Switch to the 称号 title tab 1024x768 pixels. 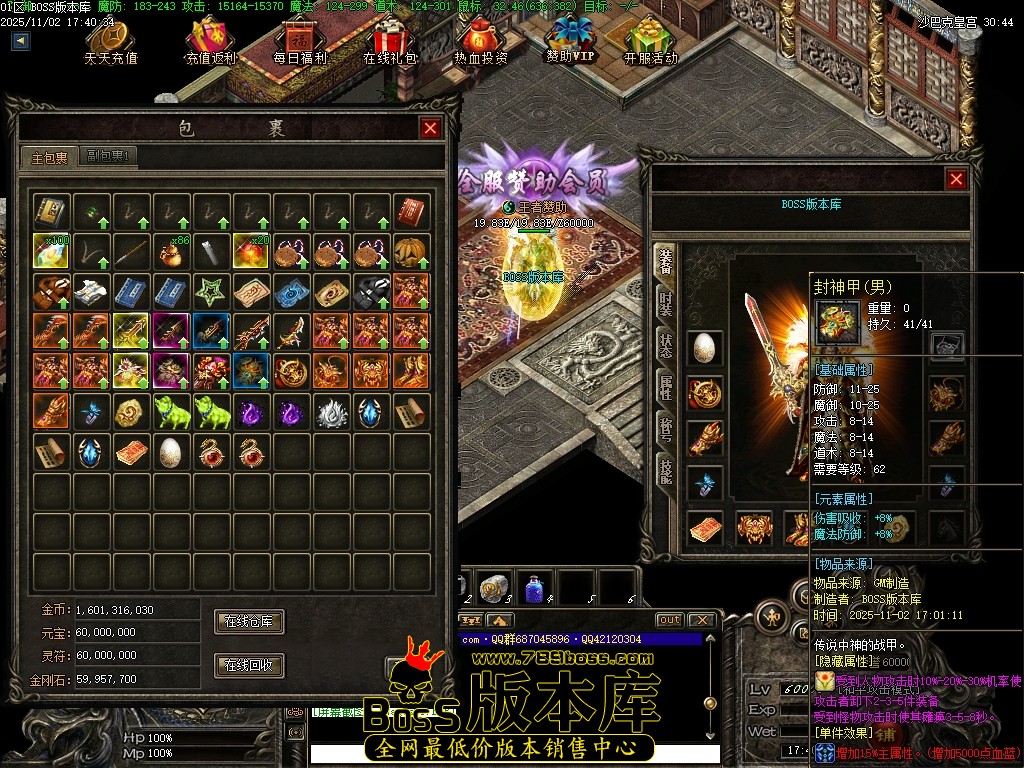[665, 427]
